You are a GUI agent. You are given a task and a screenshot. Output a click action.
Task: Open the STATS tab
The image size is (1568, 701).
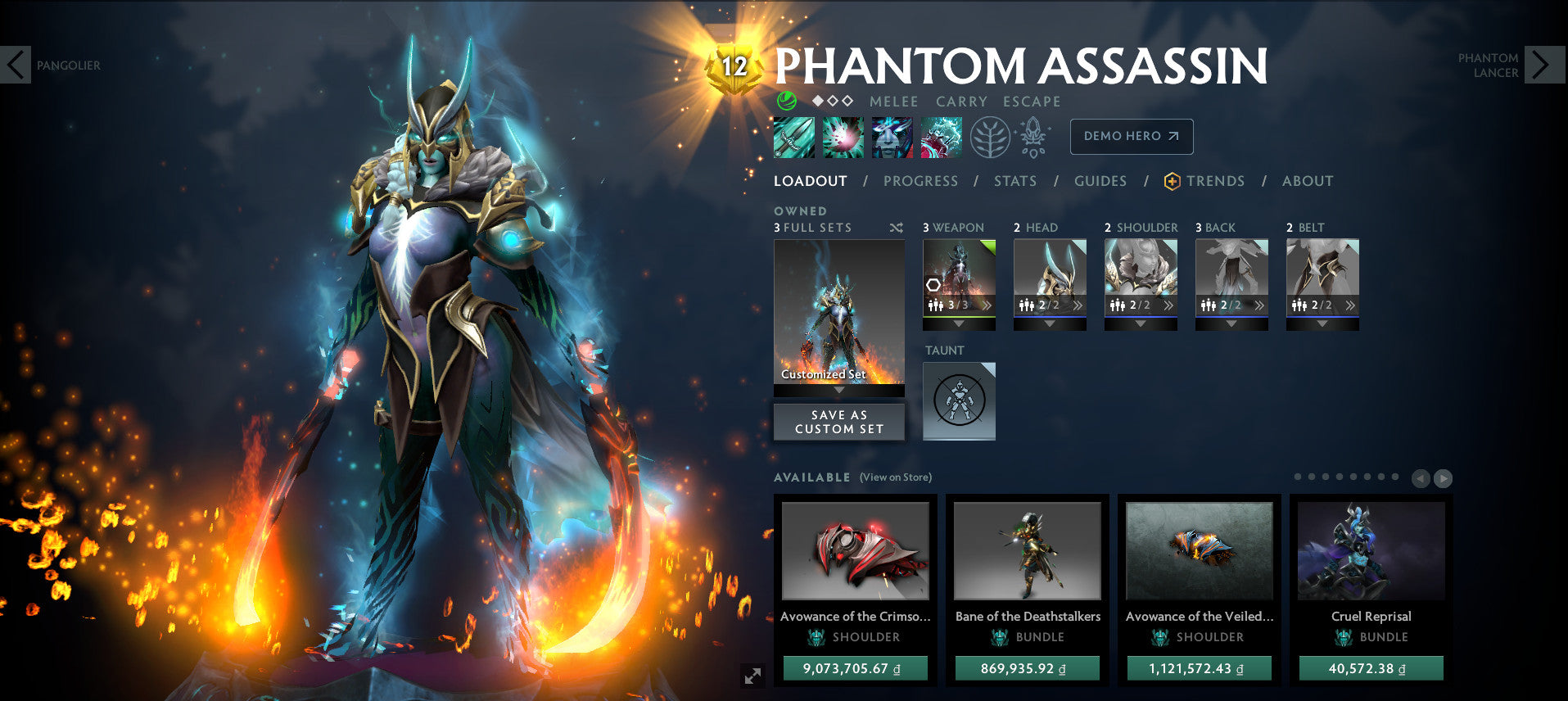click(x=1014, y=181)
